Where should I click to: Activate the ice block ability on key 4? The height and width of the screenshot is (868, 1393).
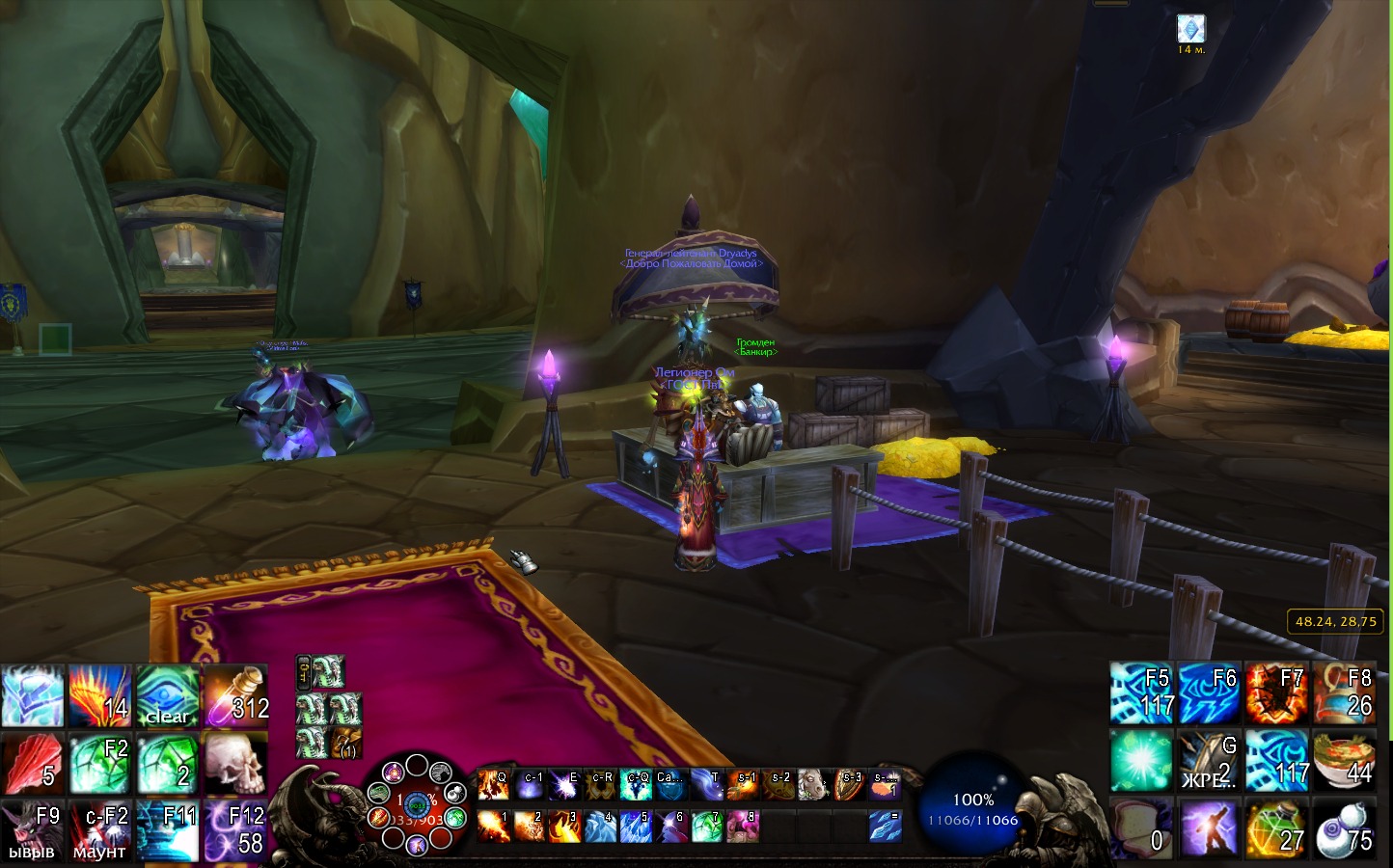600,827
